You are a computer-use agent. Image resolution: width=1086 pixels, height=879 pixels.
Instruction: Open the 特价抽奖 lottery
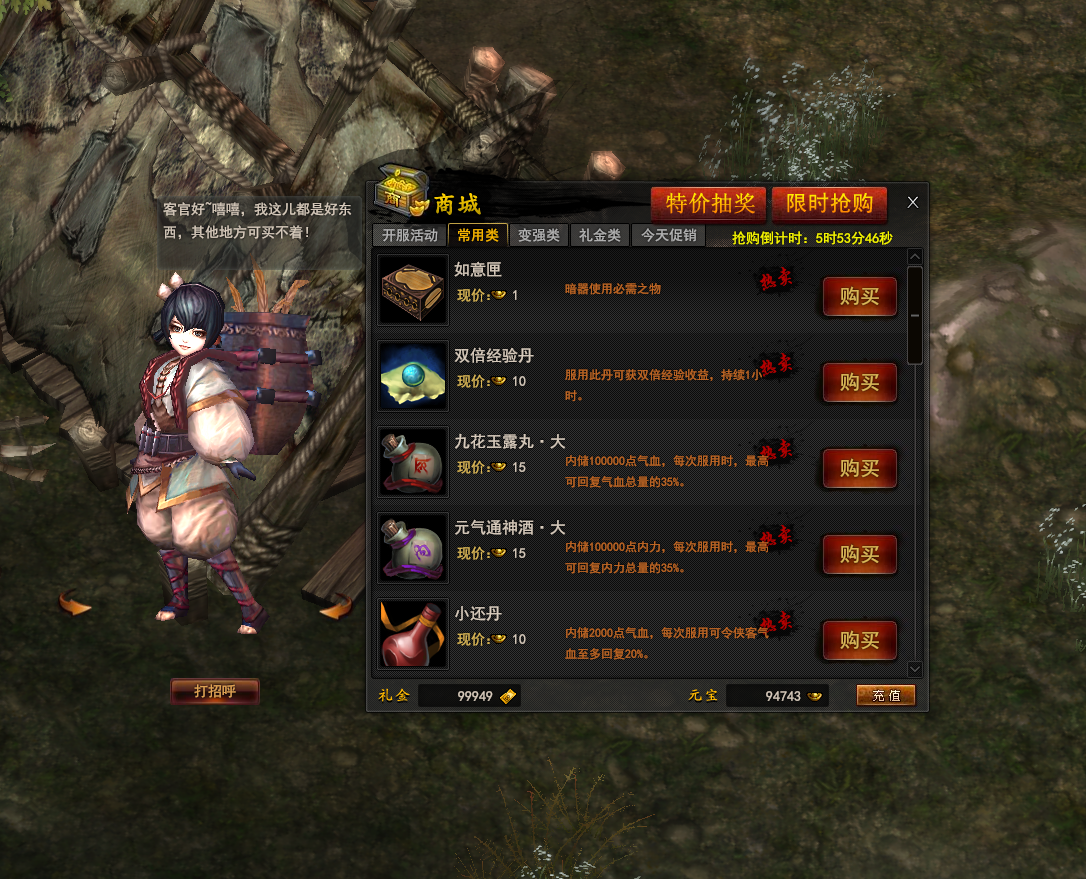(709, 203)
